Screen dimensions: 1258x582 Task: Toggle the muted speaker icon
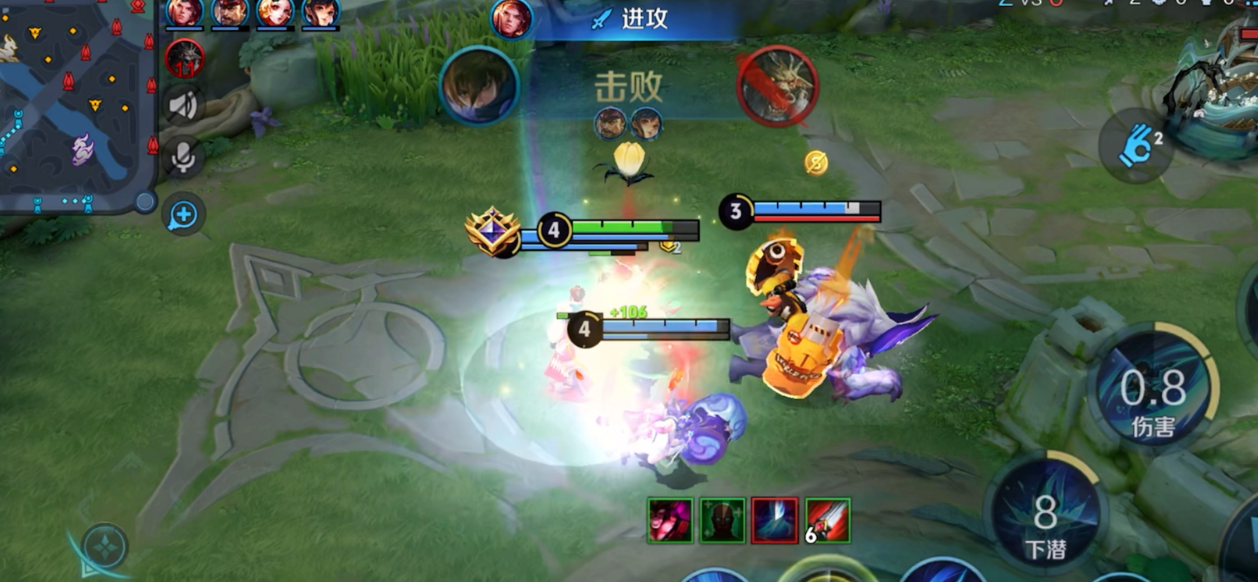[184, 106]
